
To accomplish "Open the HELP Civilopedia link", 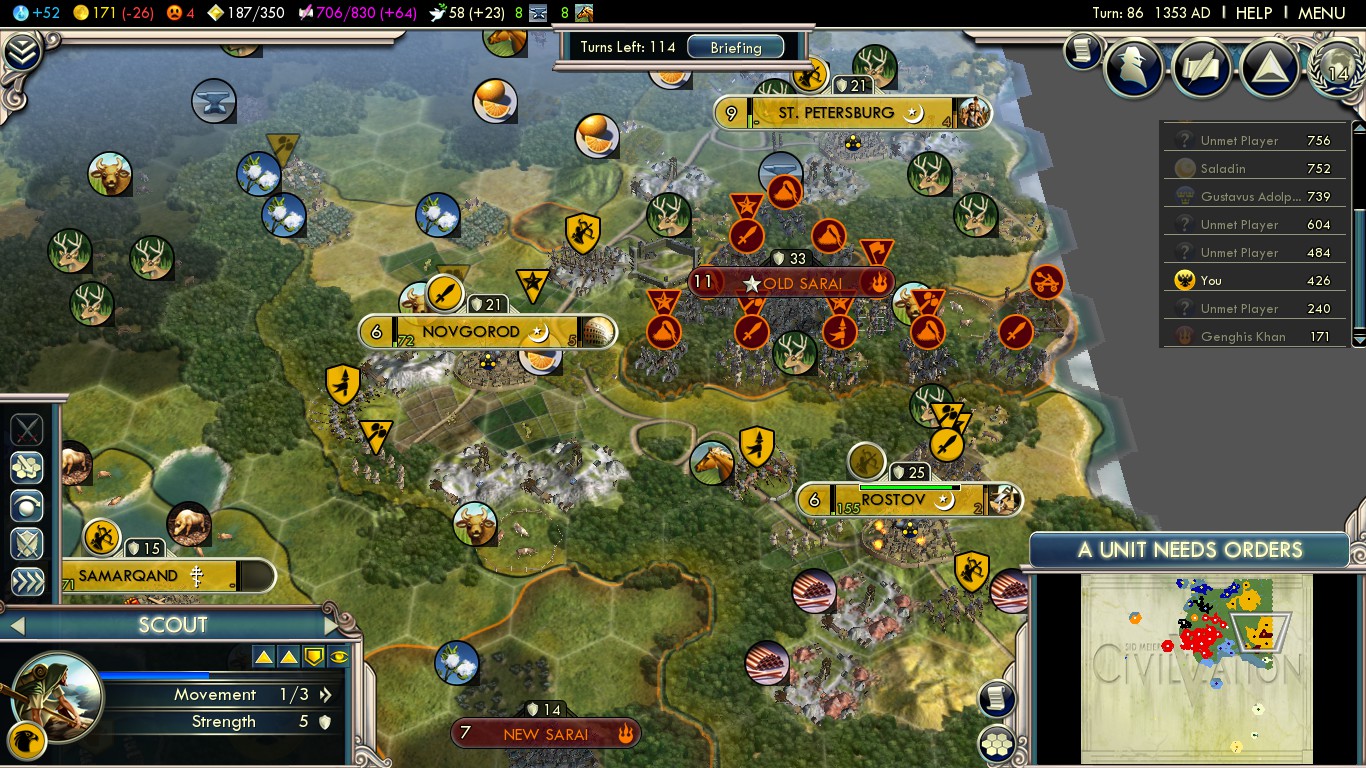I will point(1253,13).
